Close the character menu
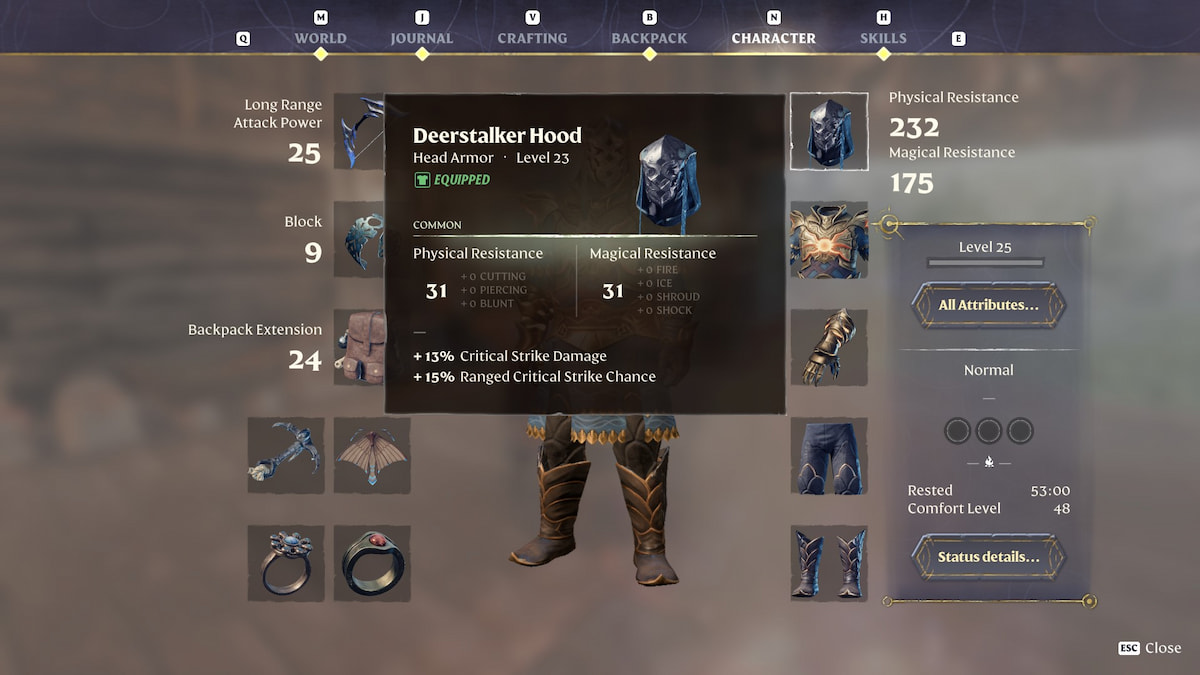The width and height of the screenshot is (1200, 675). [x=1151, y=648]
